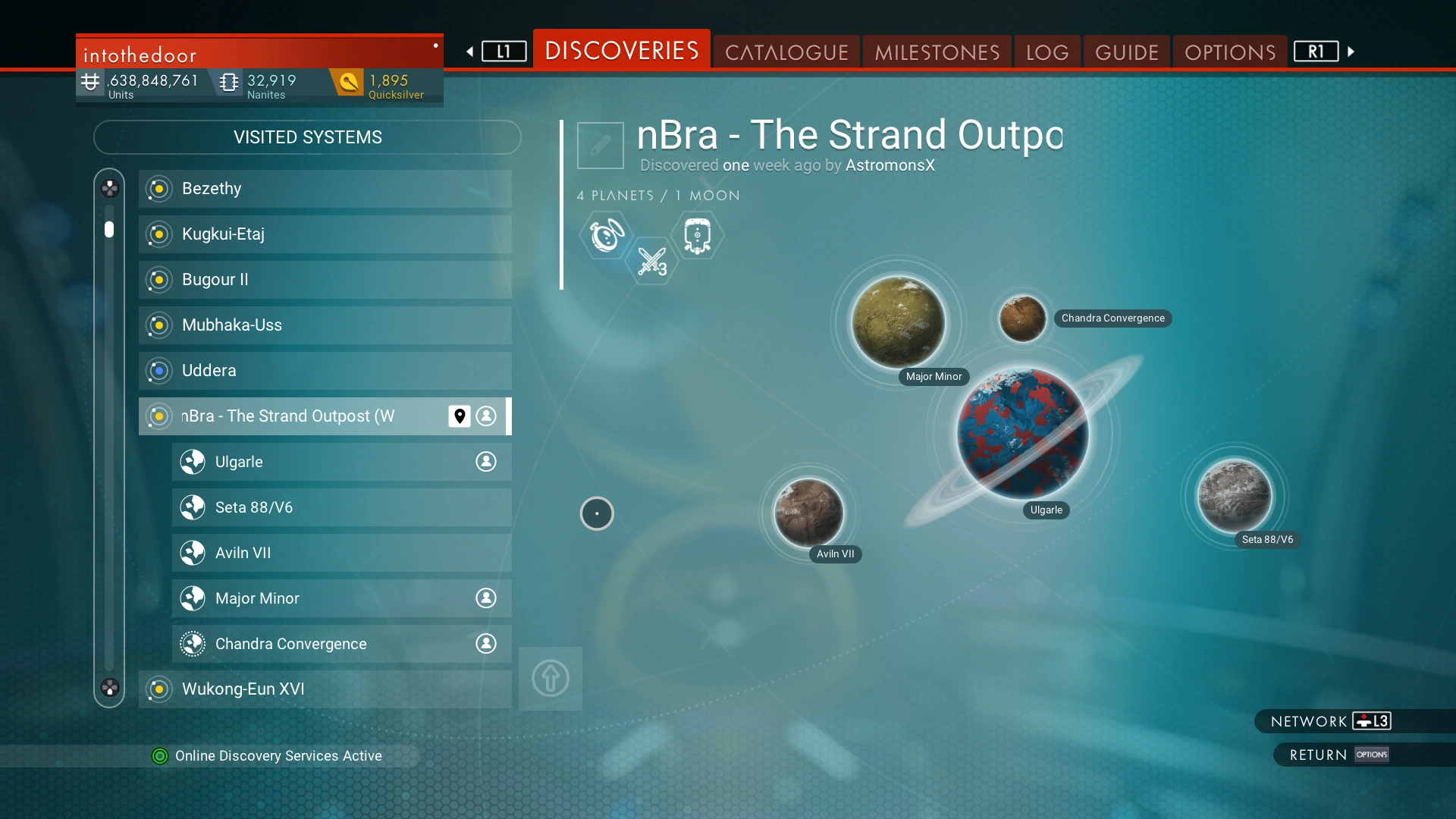Click the Visited Systems header

[x=307, y=137]
